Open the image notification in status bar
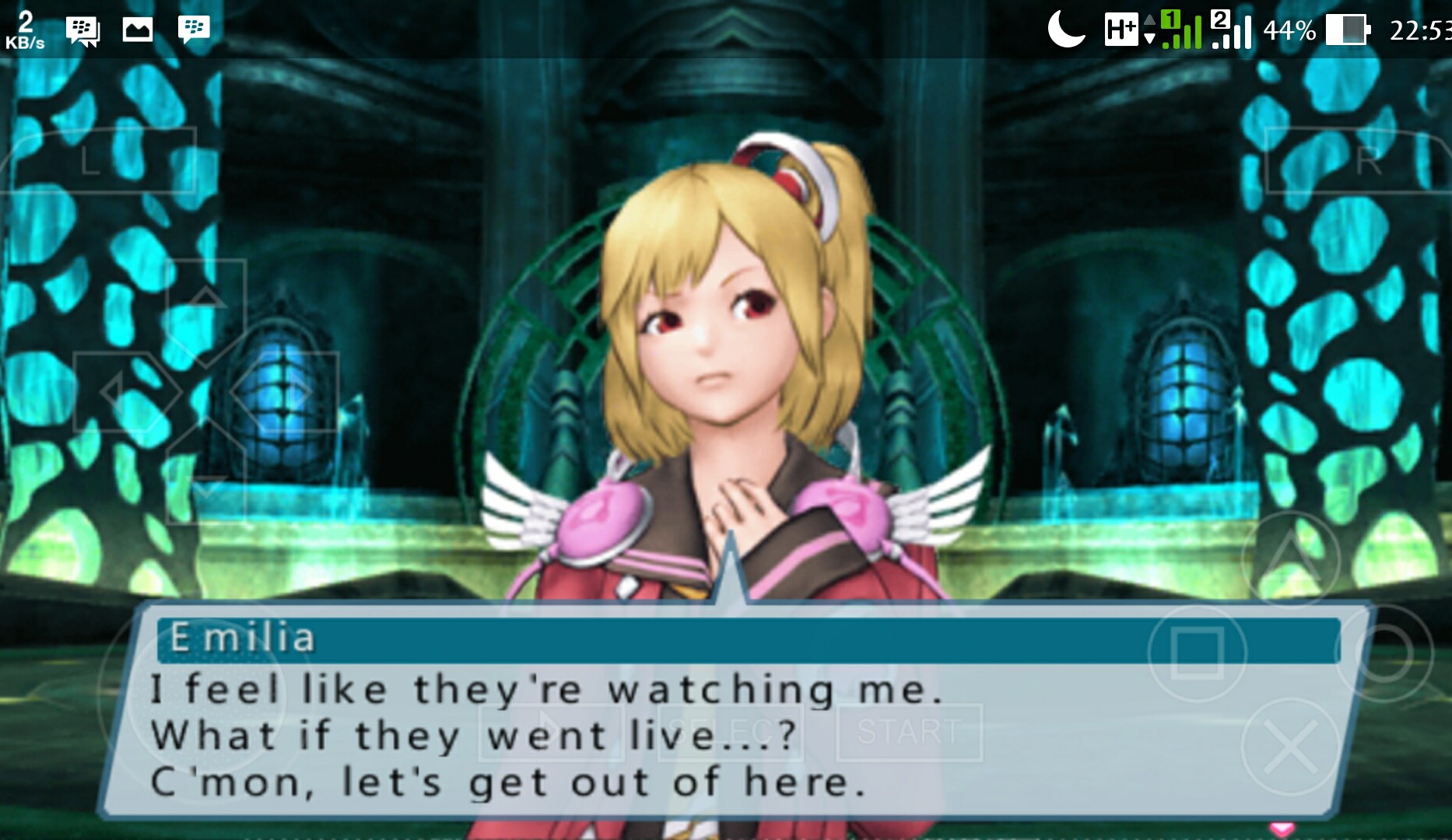Viewport: 1452px width, 840px height. click(138, 30)
